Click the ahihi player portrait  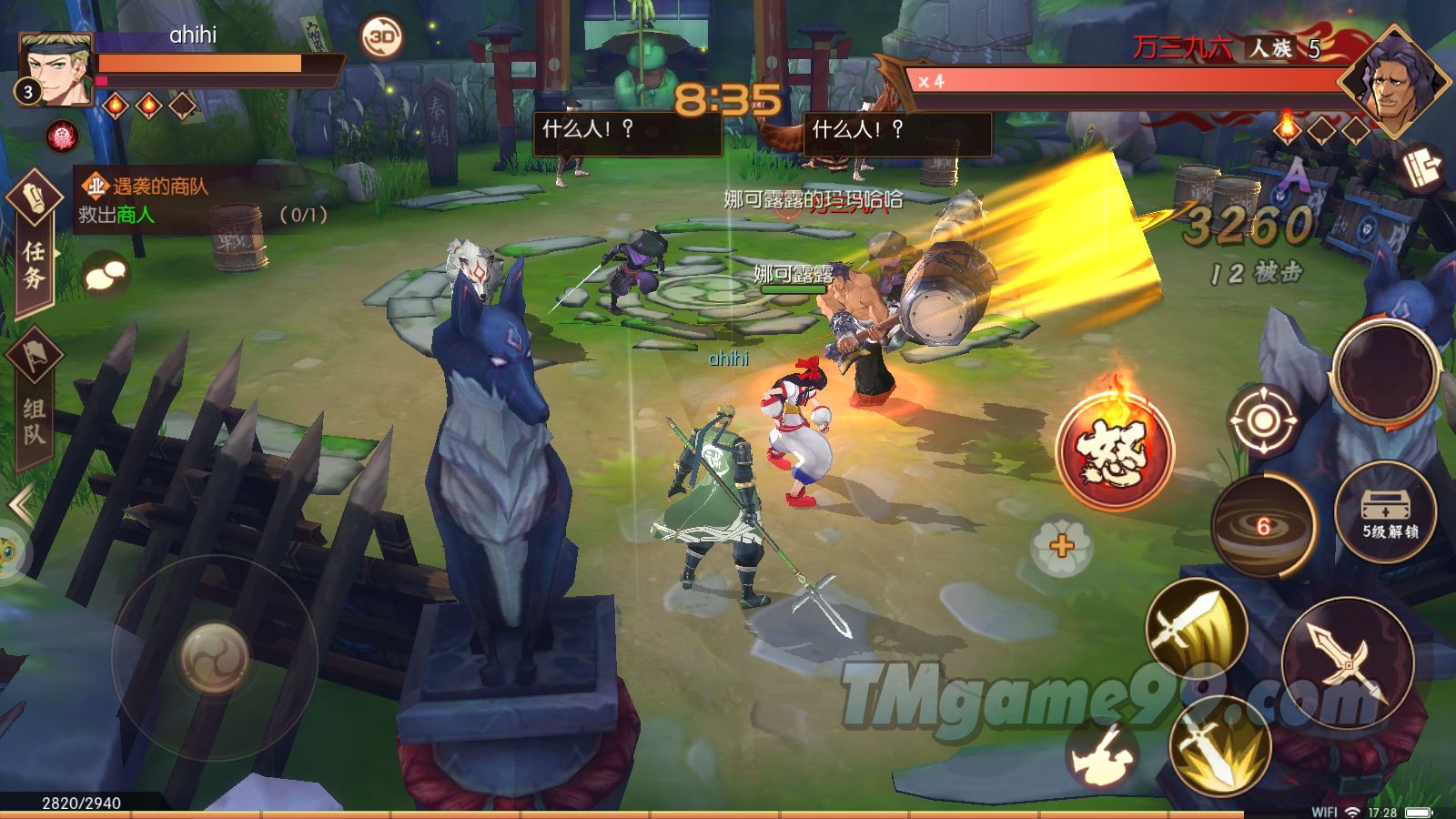point(56,69)
